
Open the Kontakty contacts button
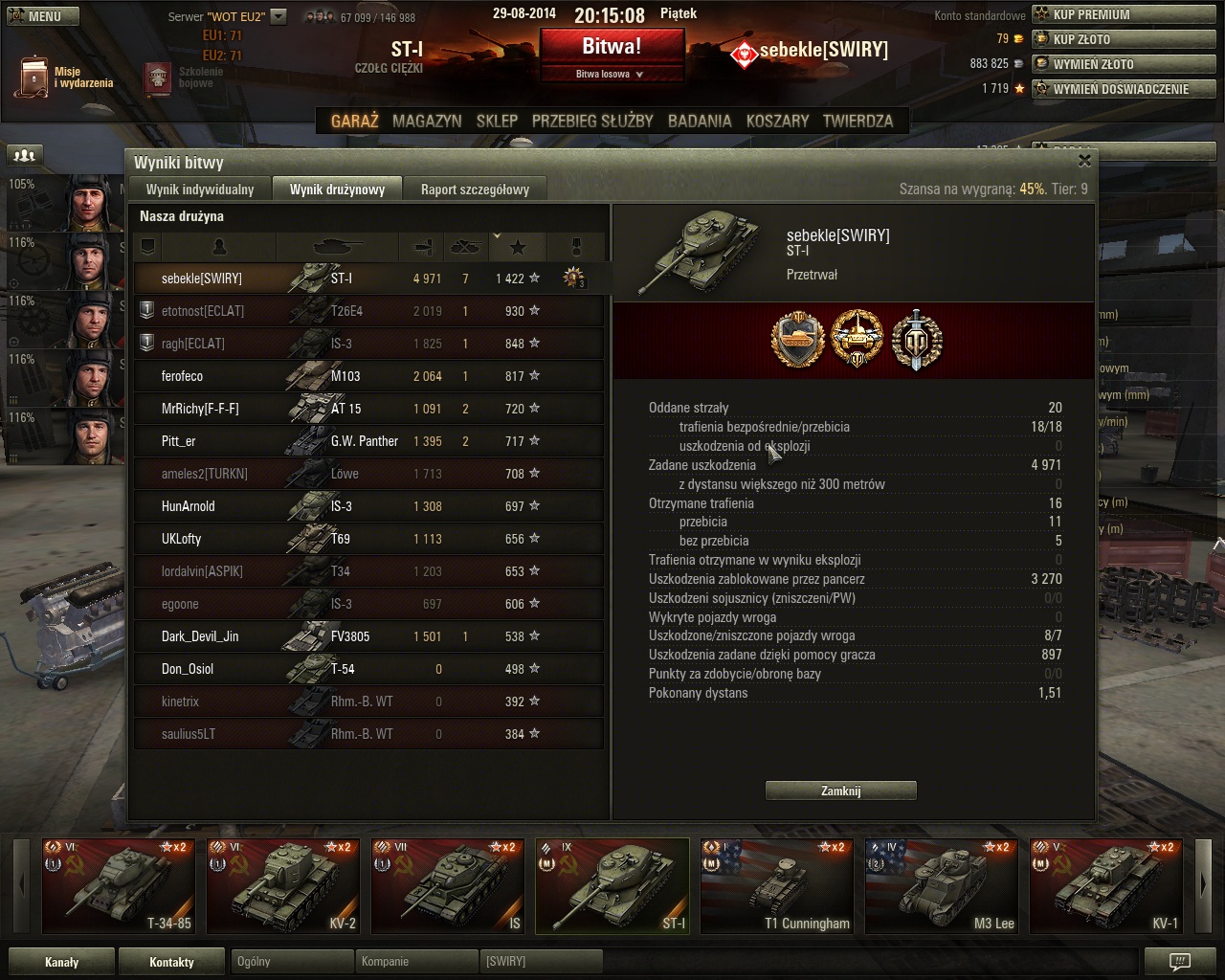pos(172,962)
